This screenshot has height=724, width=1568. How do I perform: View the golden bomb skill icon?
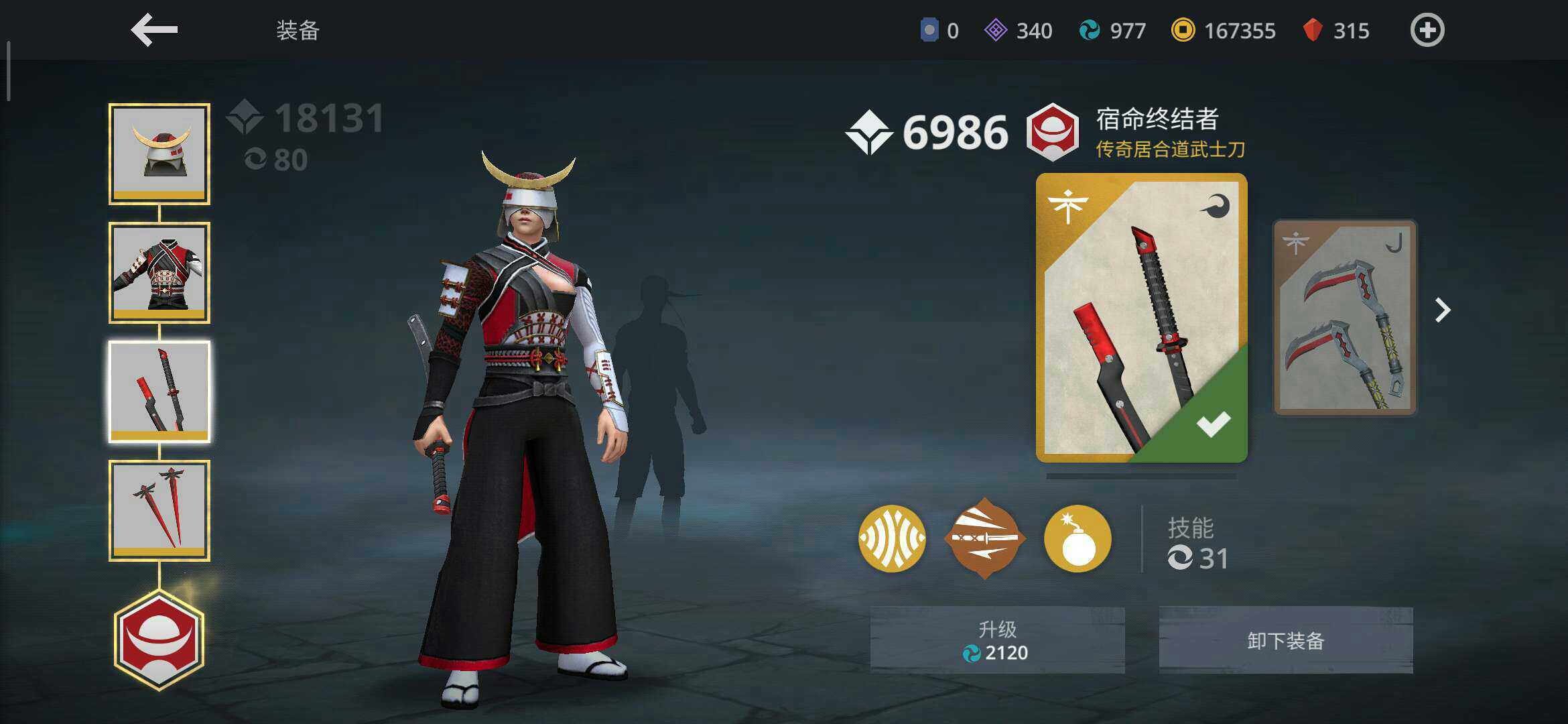coord(1077,538)
